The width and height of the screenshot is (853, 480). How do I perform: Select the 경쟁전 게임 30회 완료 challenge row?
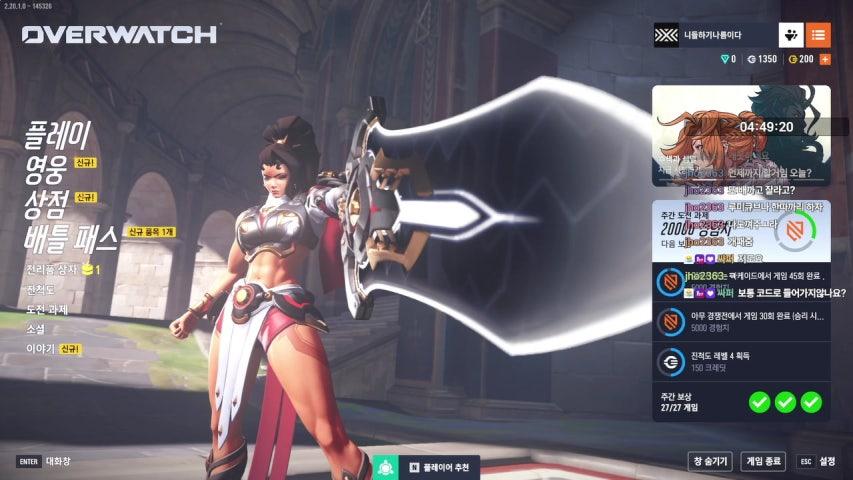pyautogui.click(x=741, y=322)
